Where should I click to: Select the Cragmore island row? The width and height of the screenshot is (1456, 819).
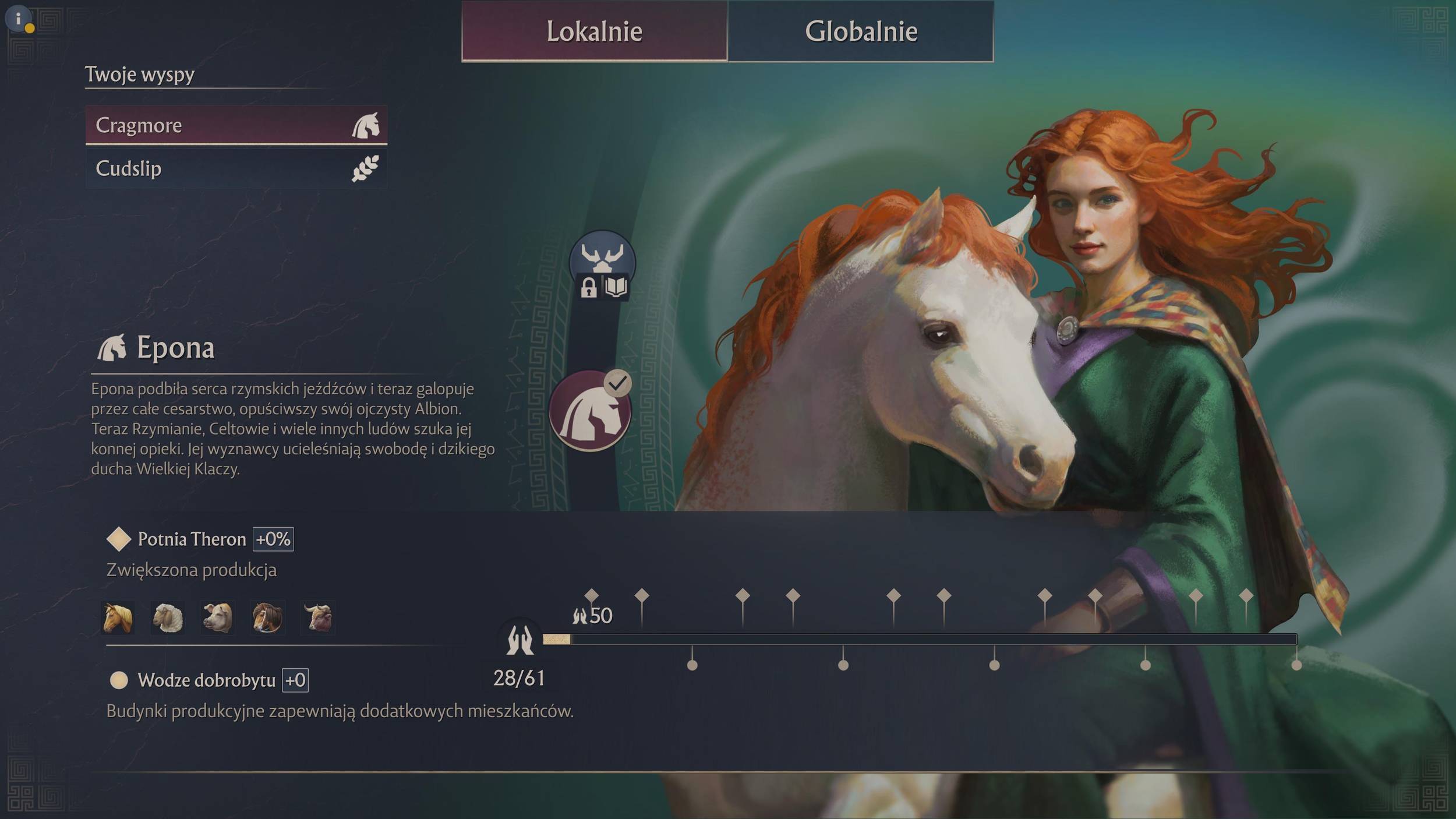pos(236,125)
